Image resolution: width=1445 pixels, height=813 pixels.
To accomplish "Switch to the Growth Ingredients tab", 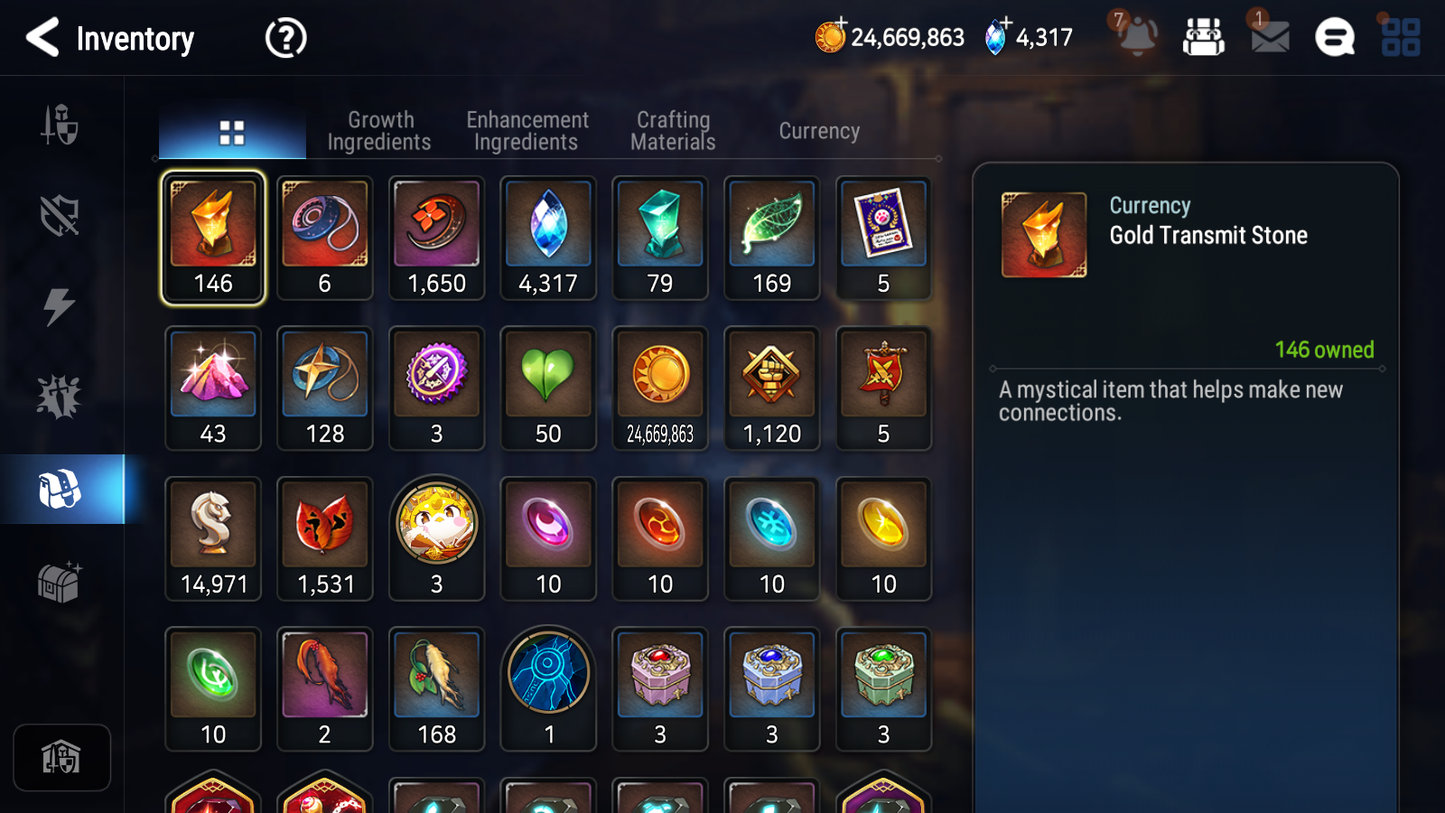I will [380, 130].
